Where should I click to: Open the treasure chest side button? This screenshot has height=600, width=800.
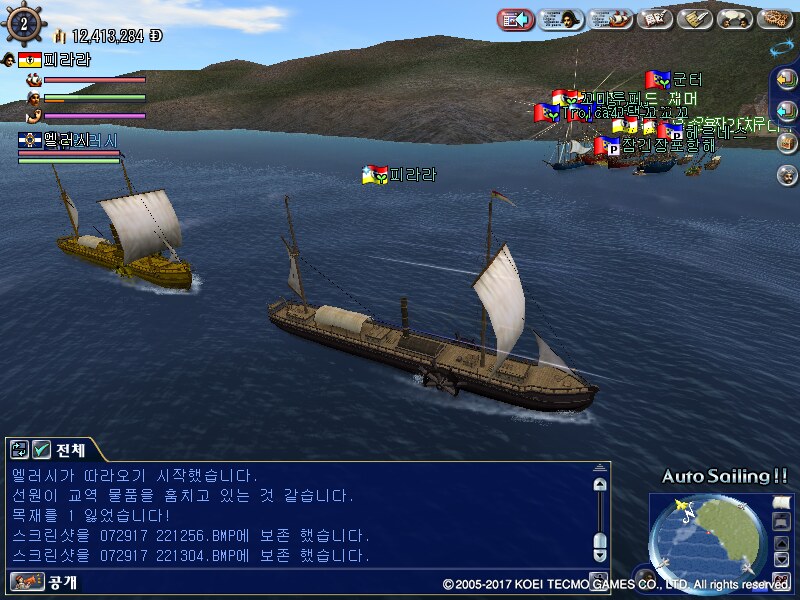pyautogui.click(x=786, y=141)
